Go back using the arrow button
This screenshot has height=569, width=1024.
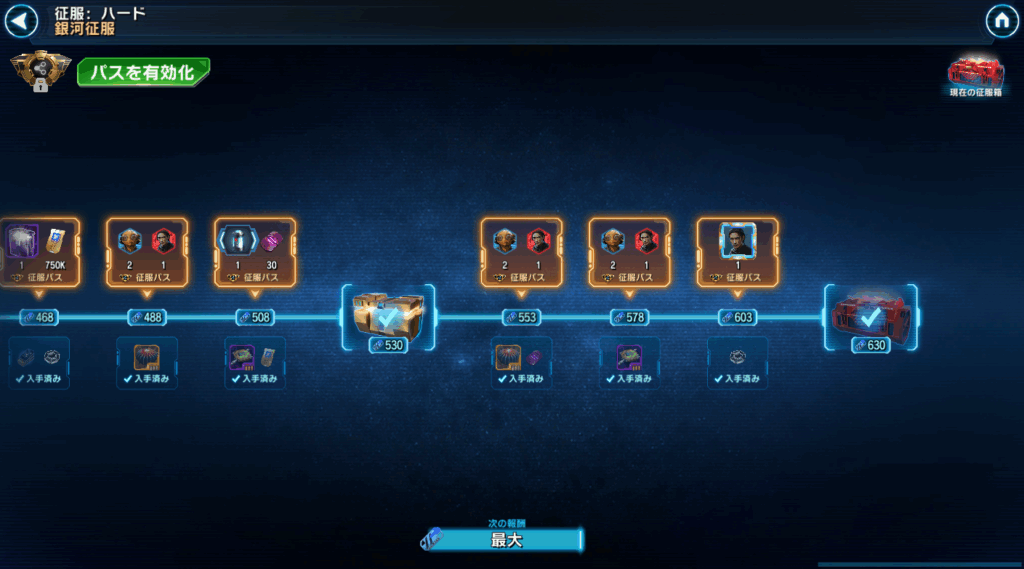click(21, 21)
